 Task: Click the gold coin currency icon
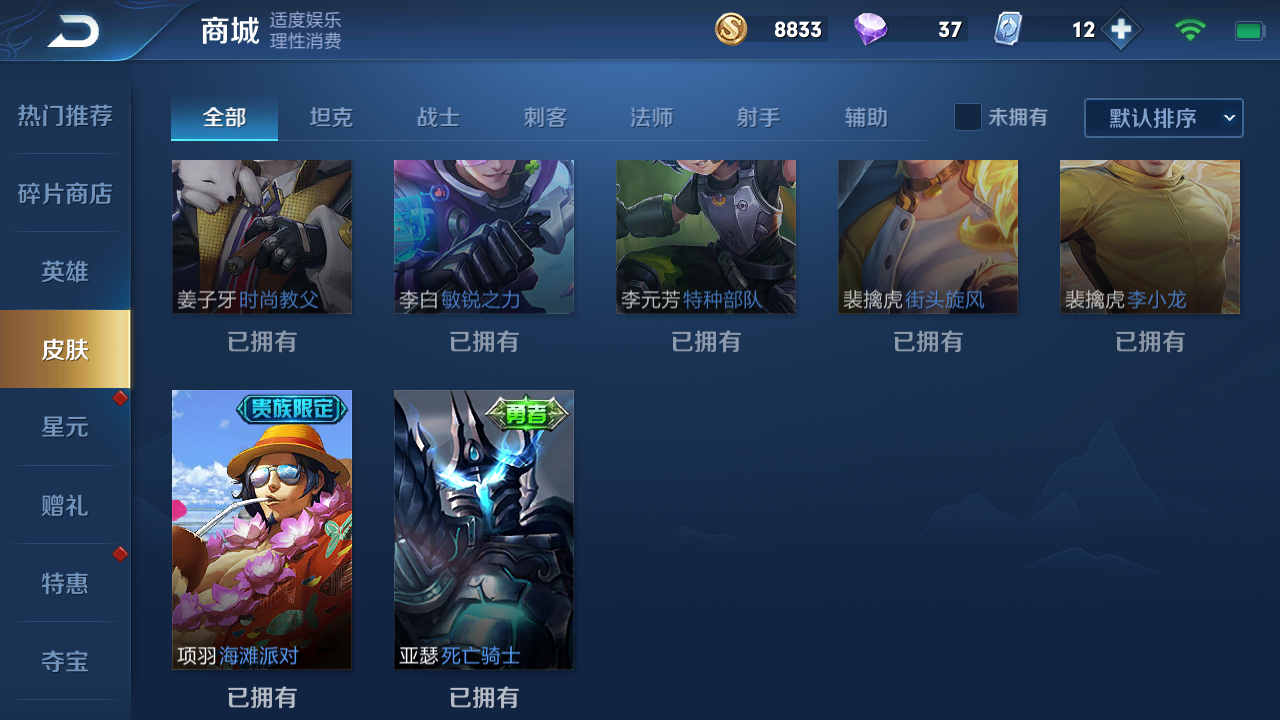730,29
